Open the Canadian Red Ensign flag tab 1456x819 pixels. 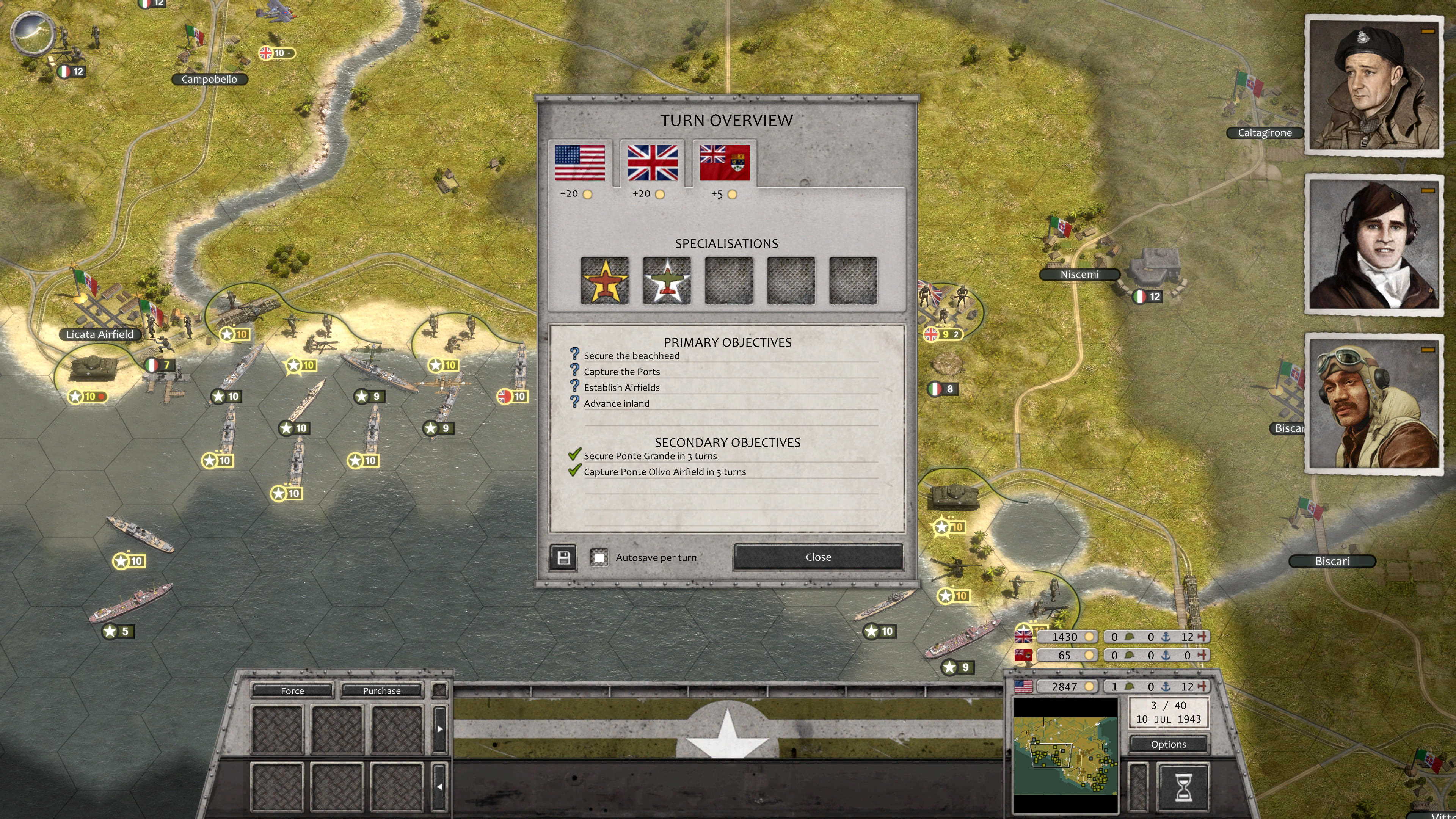725,163
